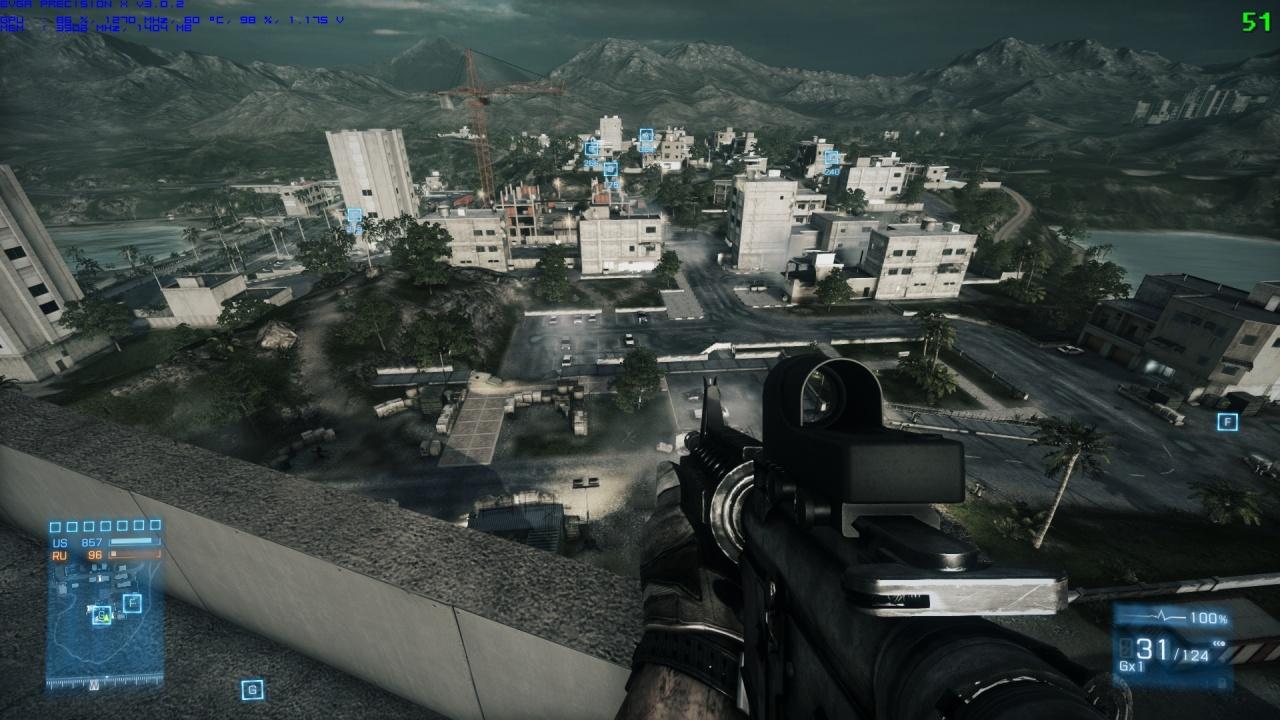The height and width of the screenshot is (720, 1280).
Task: Select flag F on the minimap
Action: (131, 603)
